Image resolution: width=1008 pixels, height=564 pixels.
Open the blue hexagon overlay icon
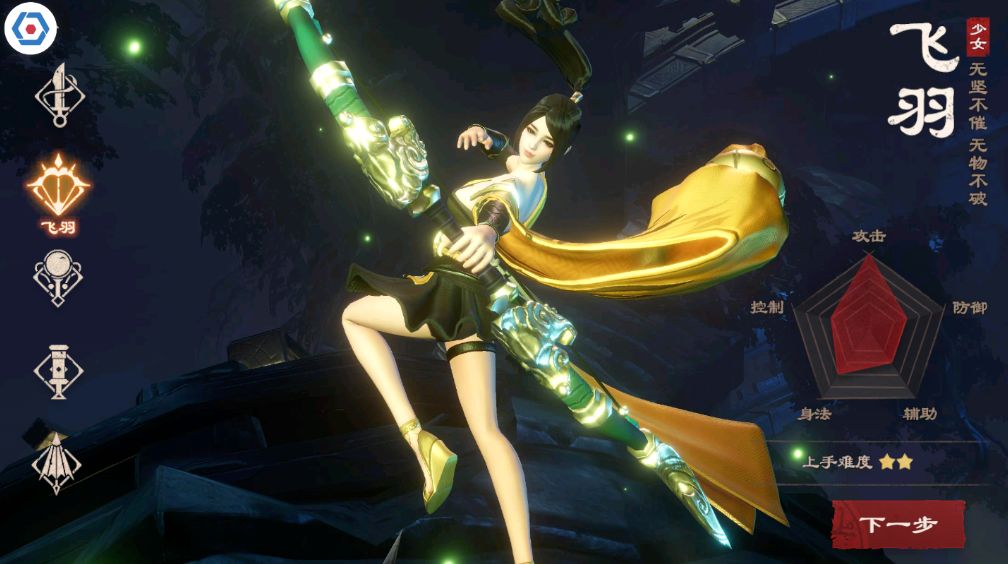tap(31, 31)
